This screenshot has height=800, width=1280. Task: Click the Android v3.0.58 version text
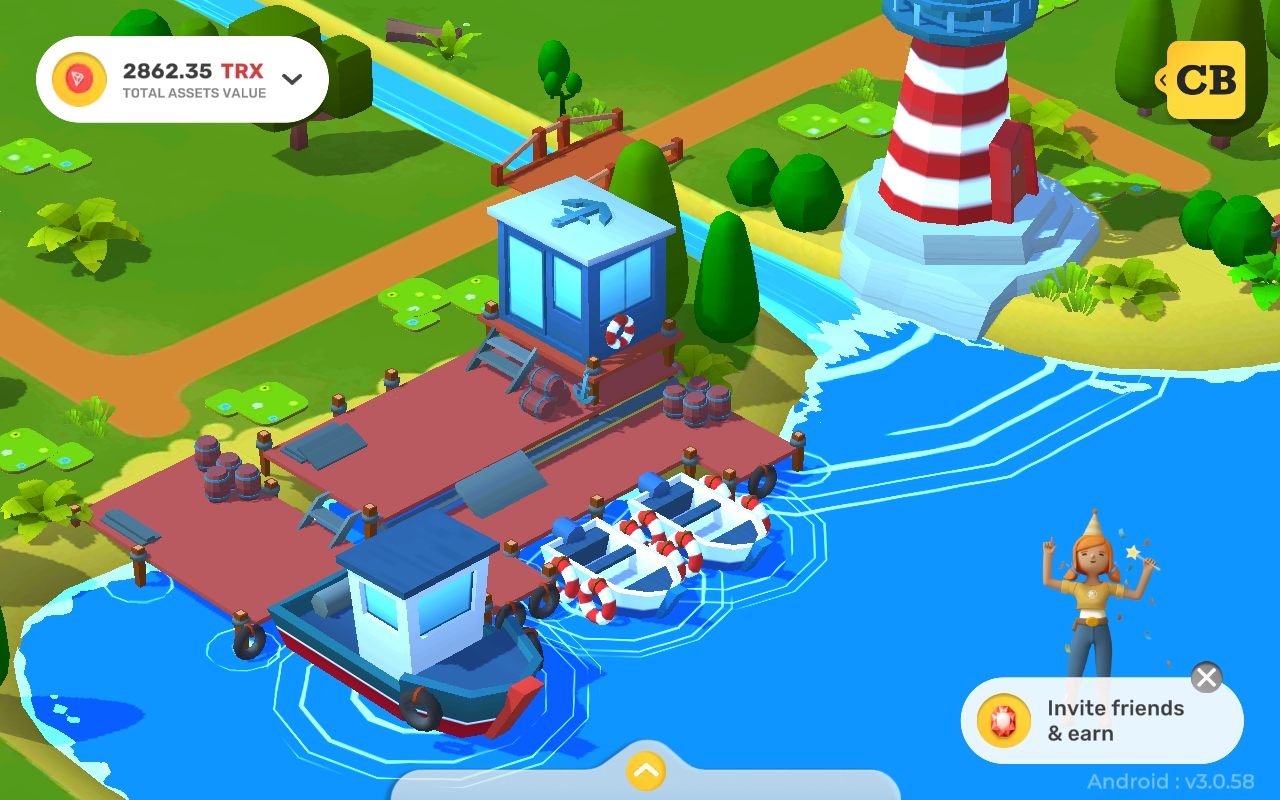coord(1170,782)
